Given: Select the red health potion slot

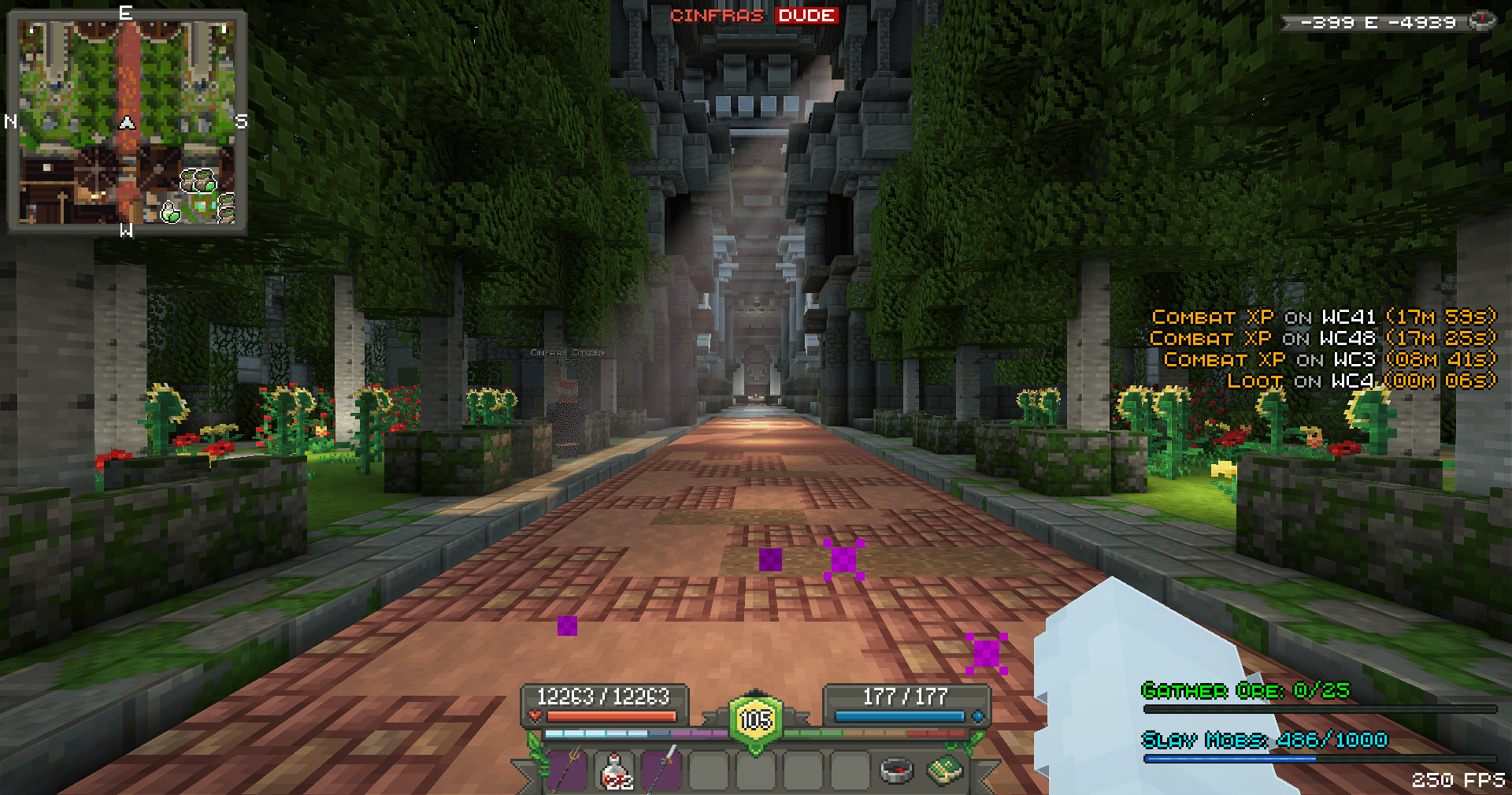Looking at the screenshot, I should [x=615, y=770].
